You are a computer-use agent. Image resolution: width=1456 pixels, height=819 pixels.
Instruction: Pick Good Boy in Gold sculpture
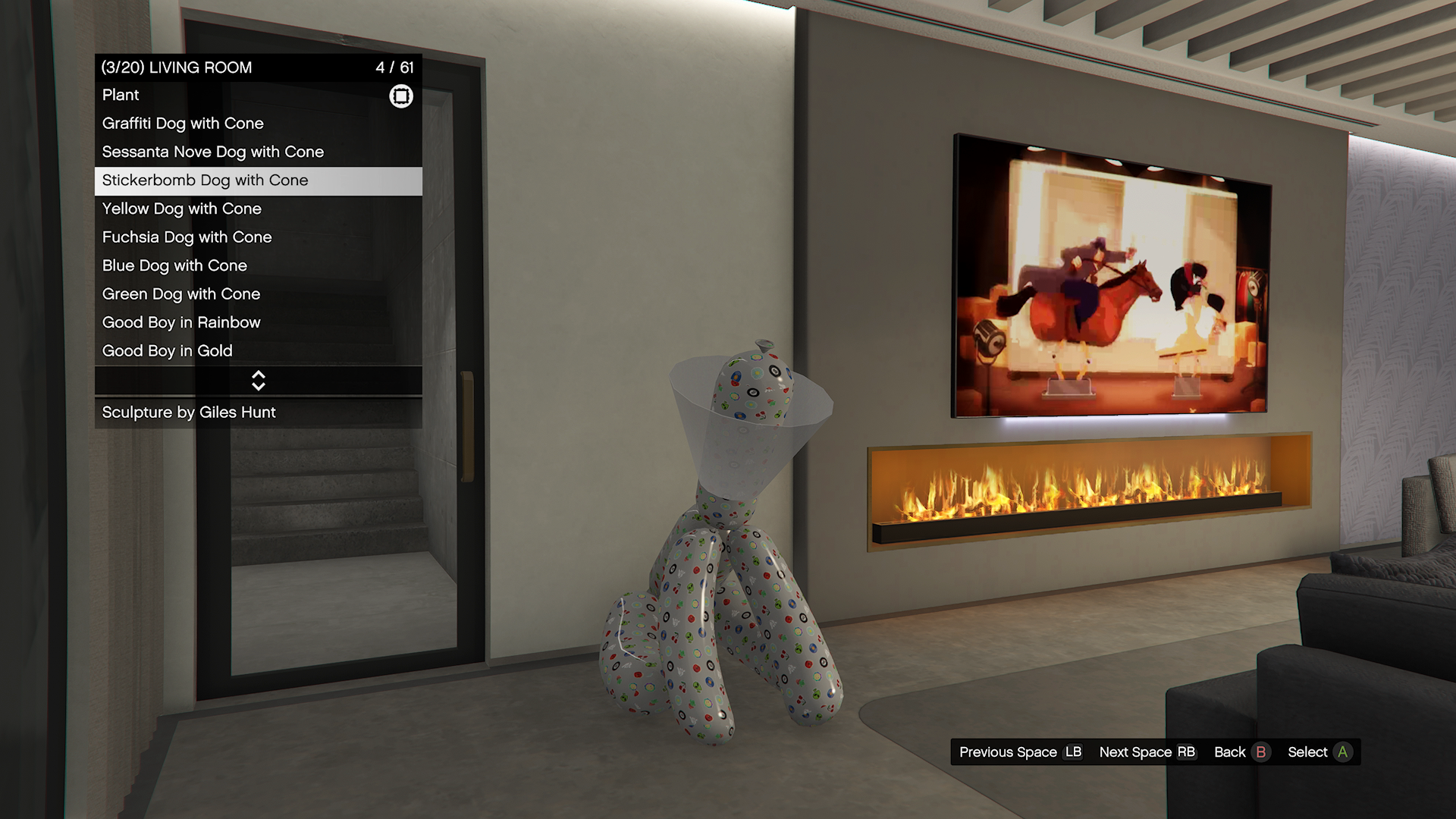258,351
